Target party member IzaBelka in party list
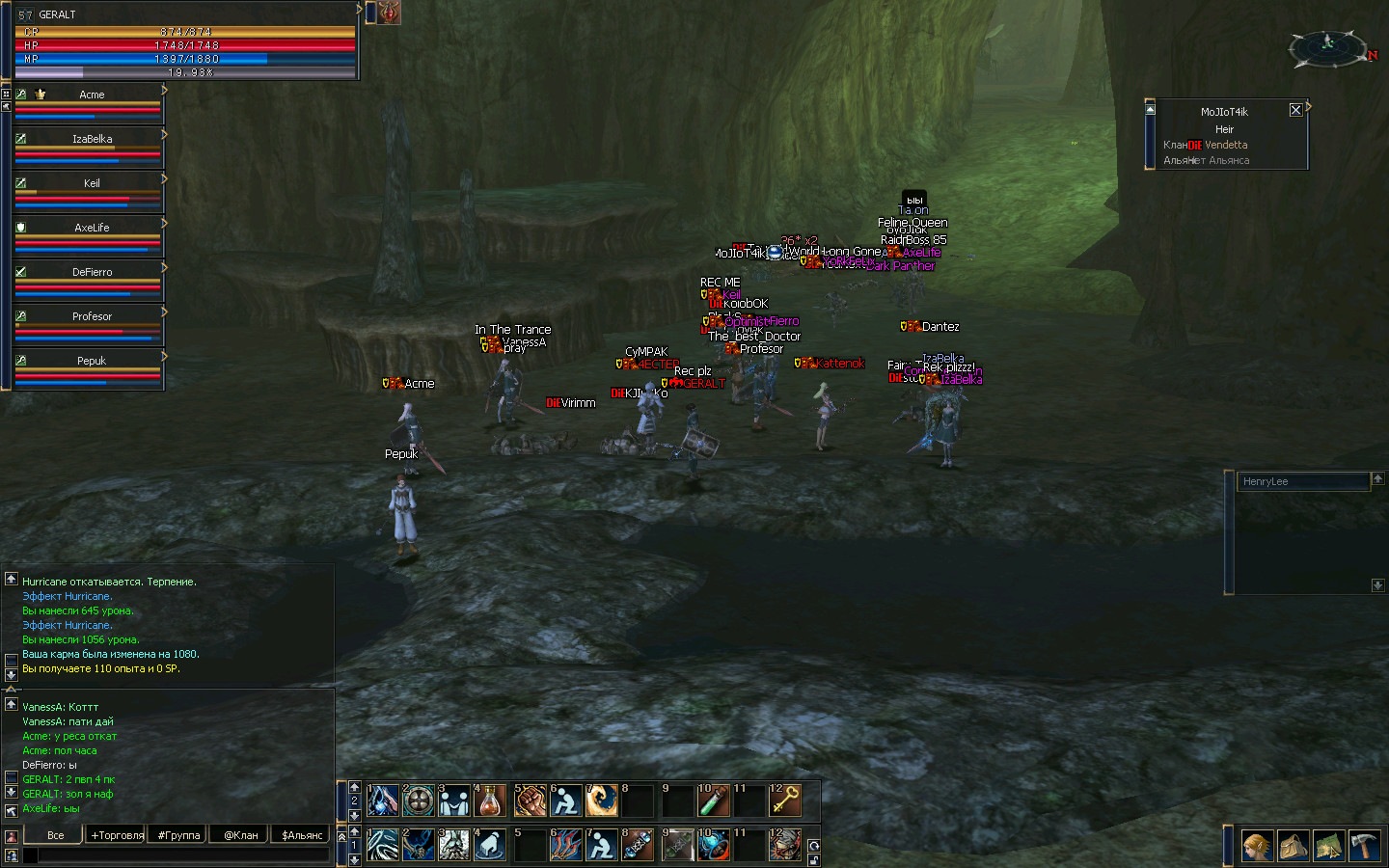This screenshot has width=1389, height=868. pyautogui.click(x=92, y=139)
